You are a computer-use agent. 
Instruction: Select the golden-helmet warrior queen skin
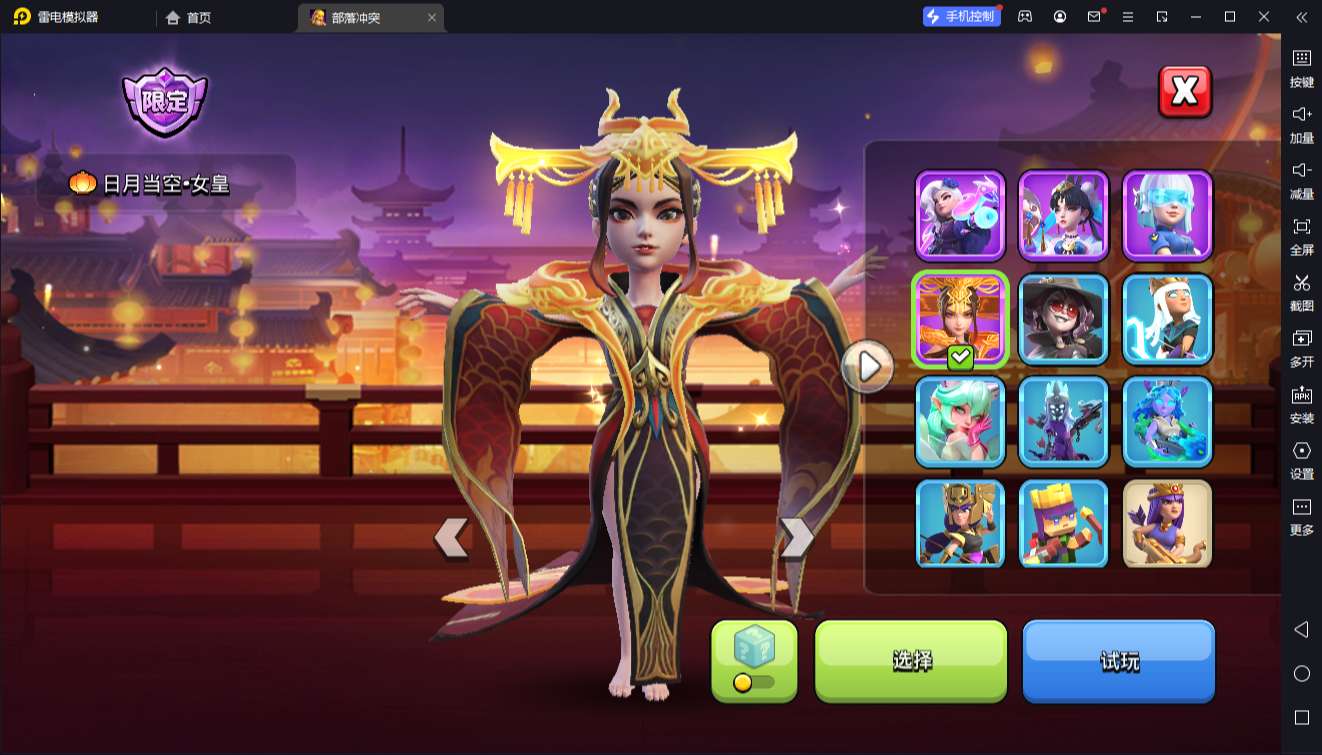coord(960,524)
